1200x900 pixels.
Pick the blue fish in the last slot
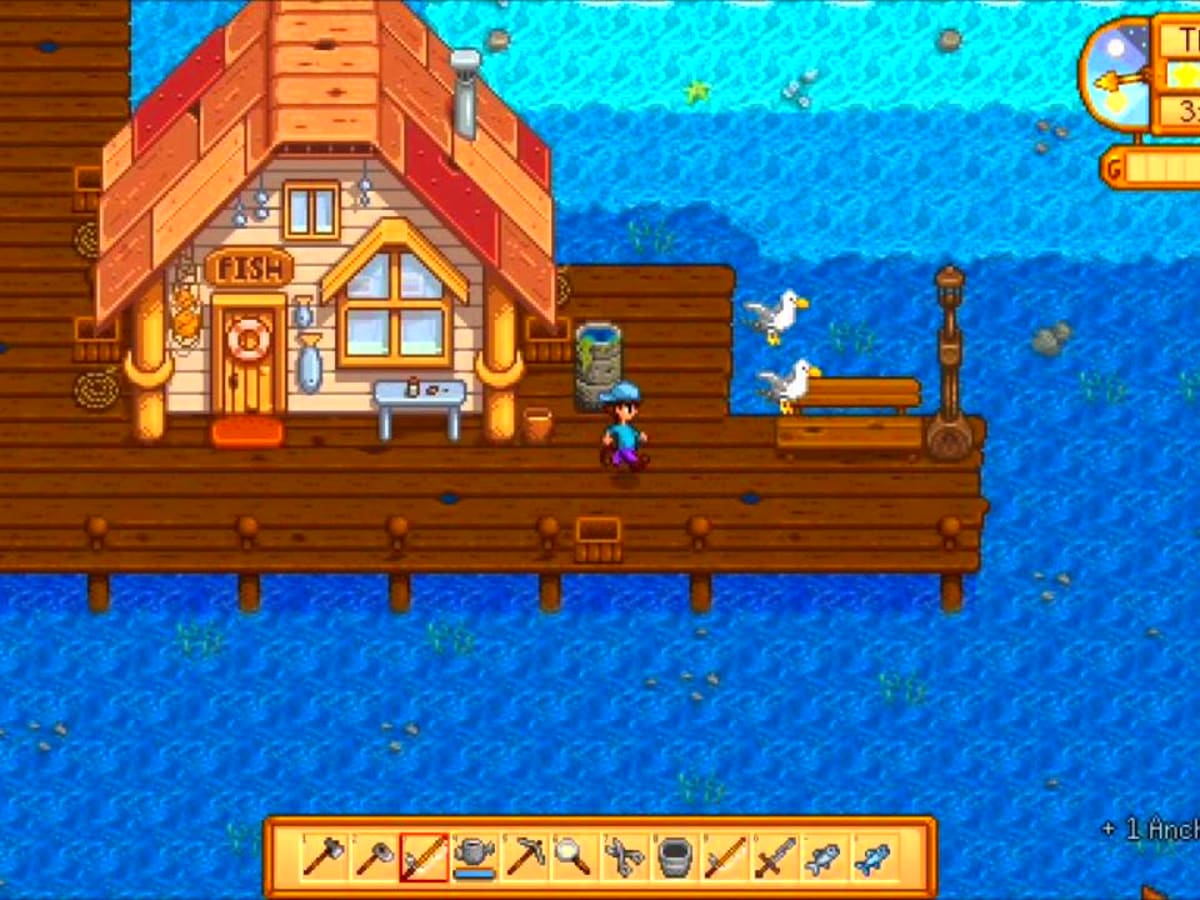[x=873, y=857]
